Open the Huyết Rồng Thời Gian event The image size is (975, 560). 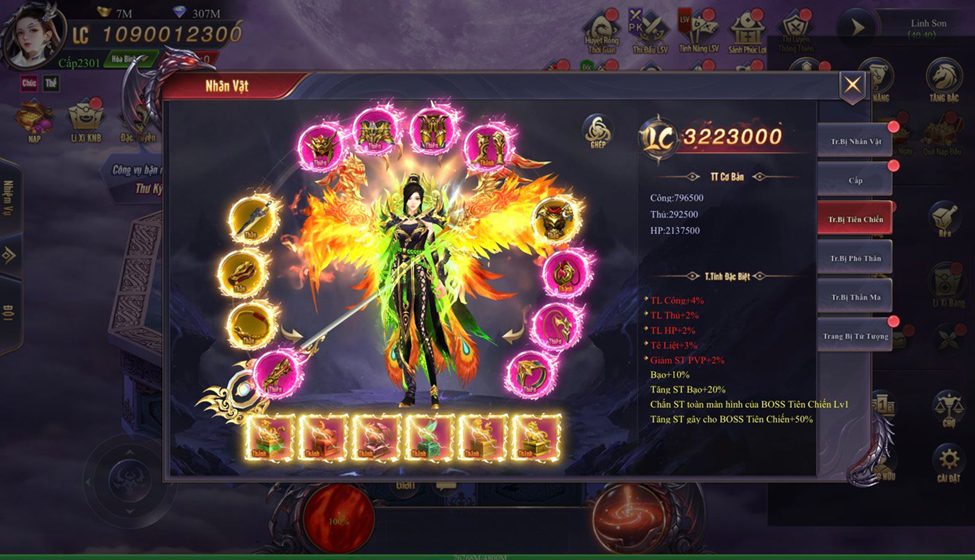(602, 32)
